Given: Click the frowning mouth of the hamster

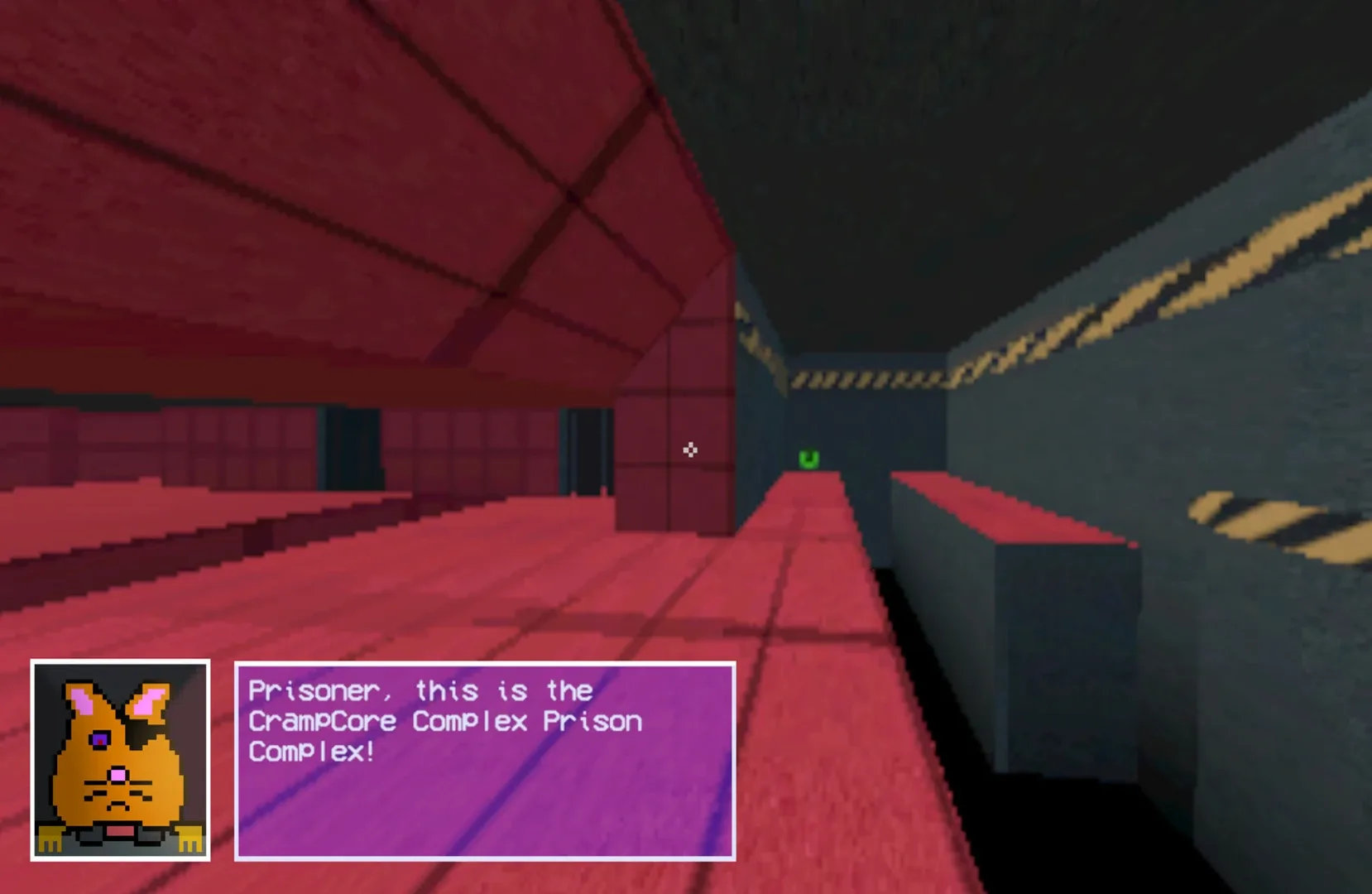Looking at the screenshot, I should tap(118, 805).
